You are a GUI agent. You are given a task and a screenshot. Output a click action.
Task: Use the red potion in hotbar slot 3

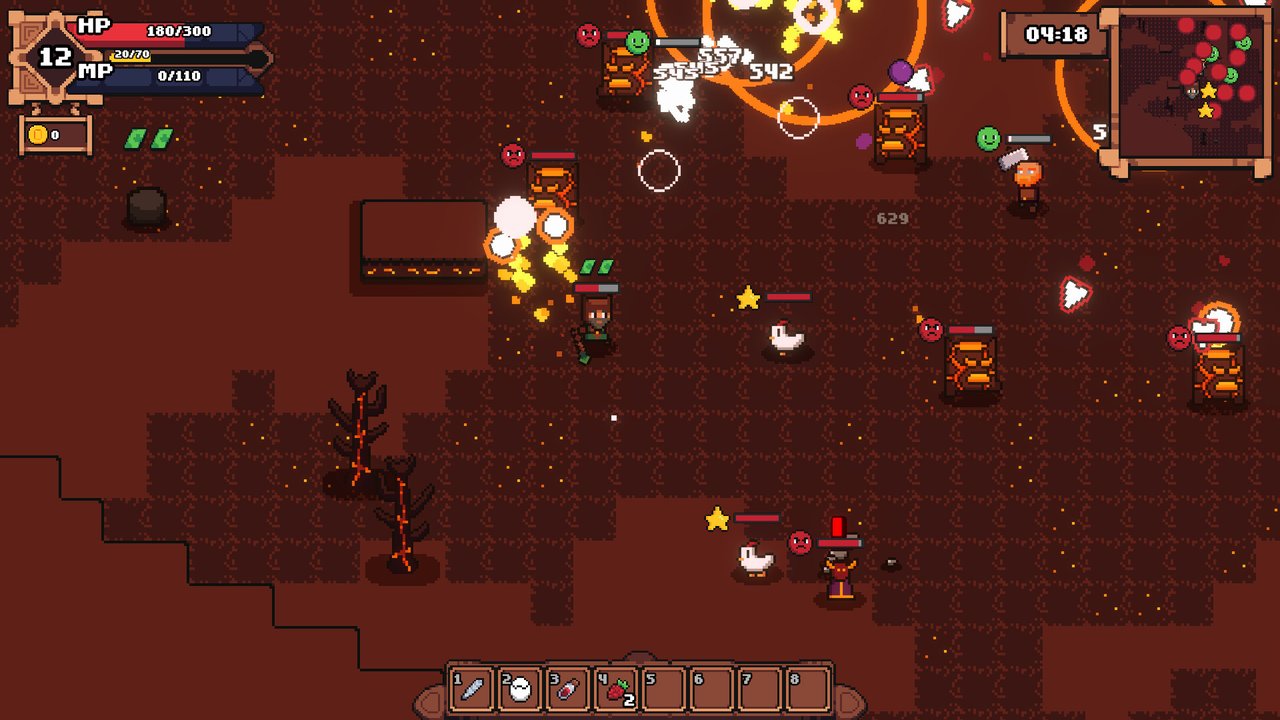[568, 689]
